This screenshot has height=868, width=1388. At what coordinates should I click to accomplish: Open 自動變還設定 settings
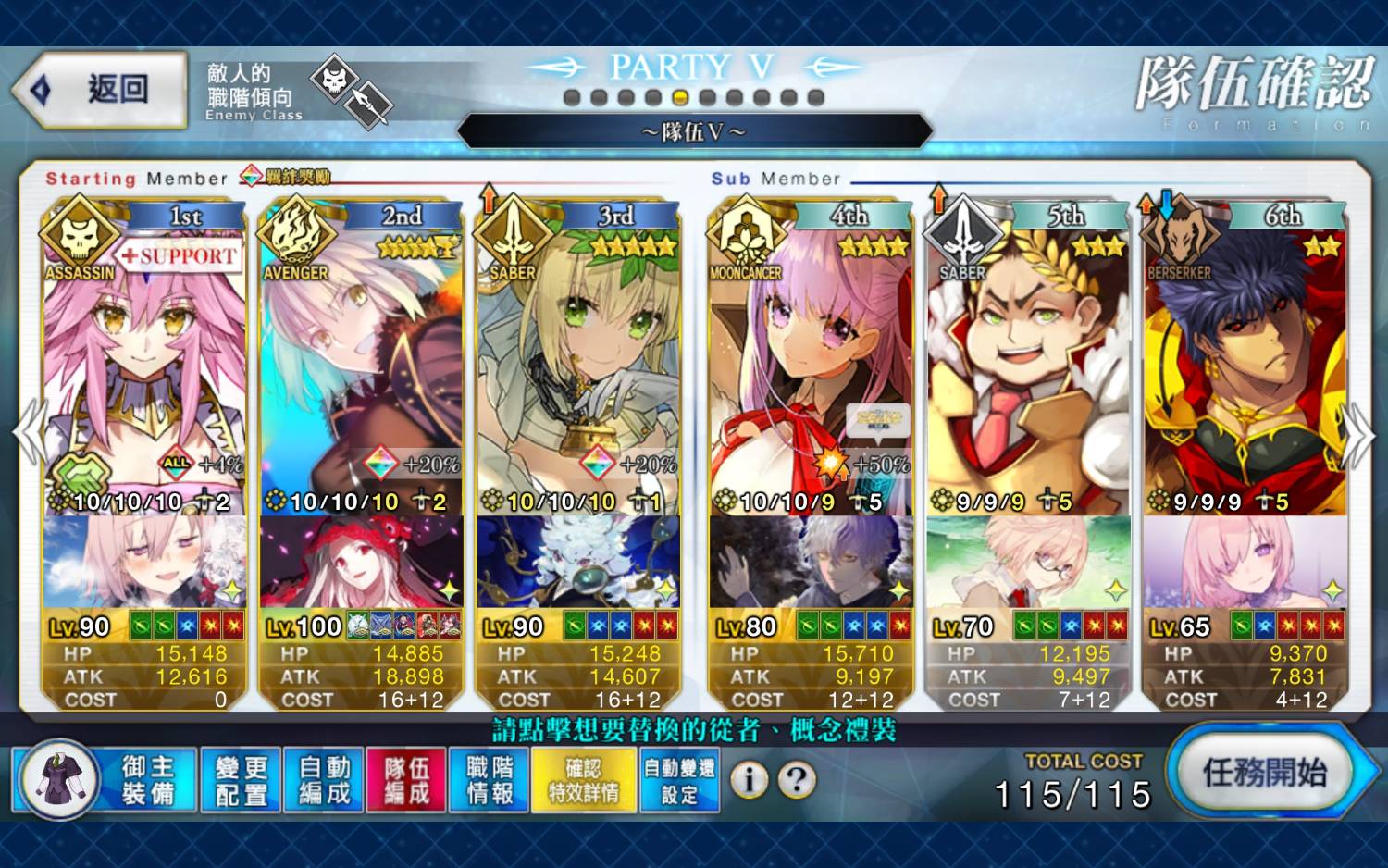[679, 779]
